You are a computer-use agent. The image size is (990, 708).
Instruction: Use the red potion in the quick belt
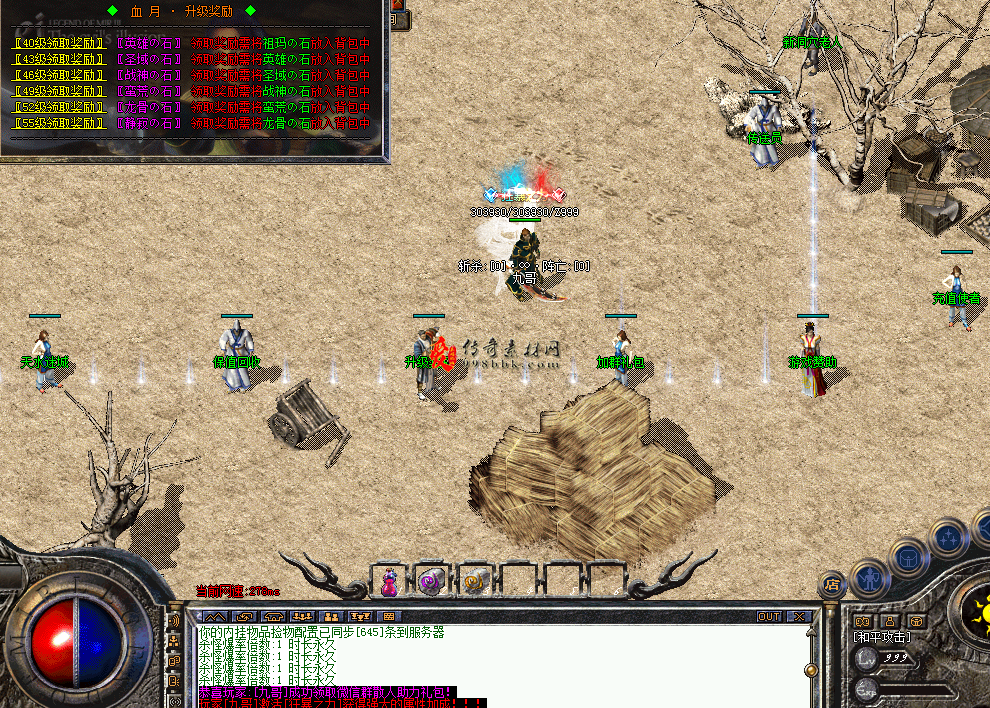pyautogui.click(x=389, y=580)
